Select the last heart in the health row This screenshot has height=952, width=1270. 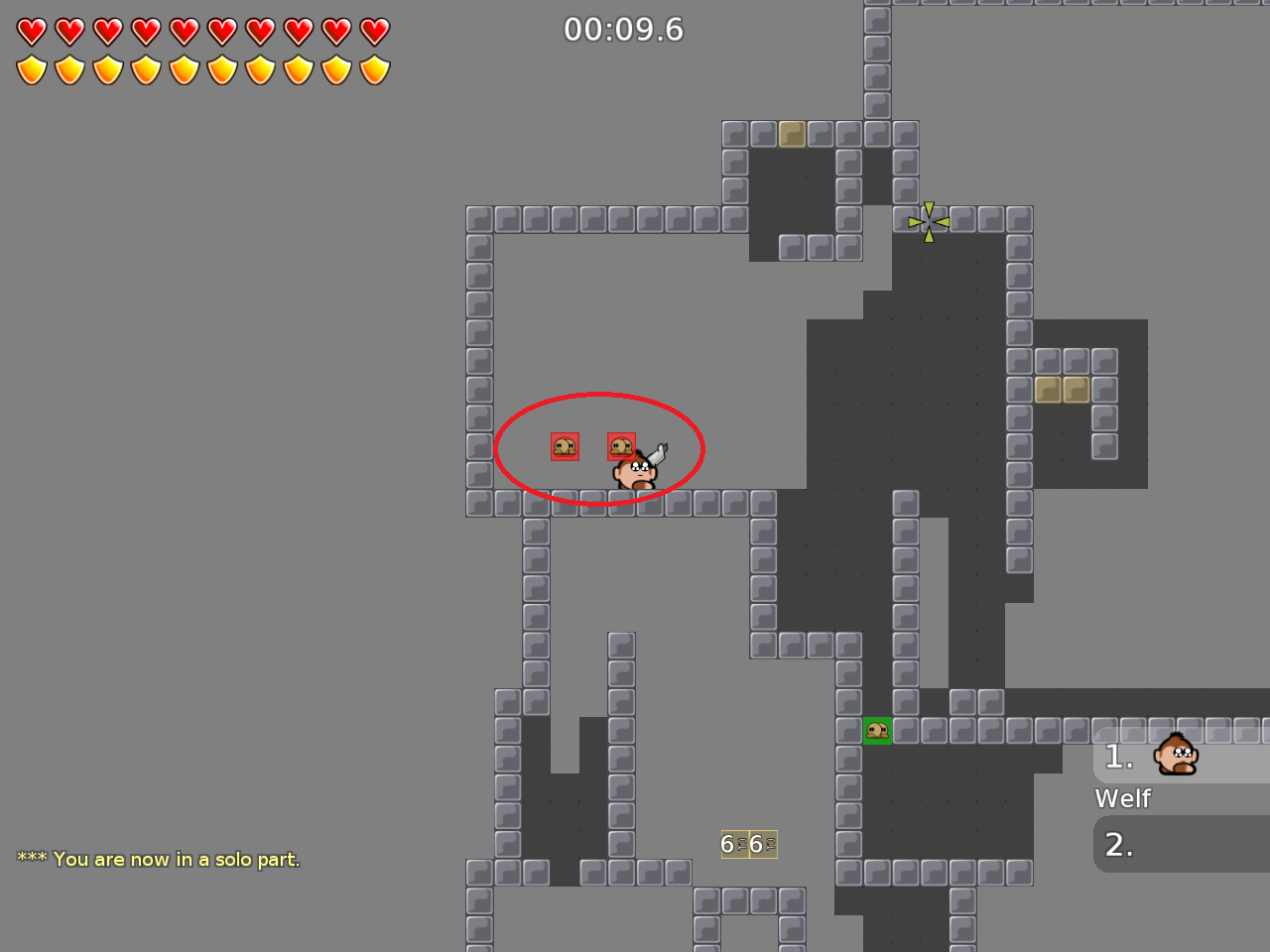click(375, 31)
